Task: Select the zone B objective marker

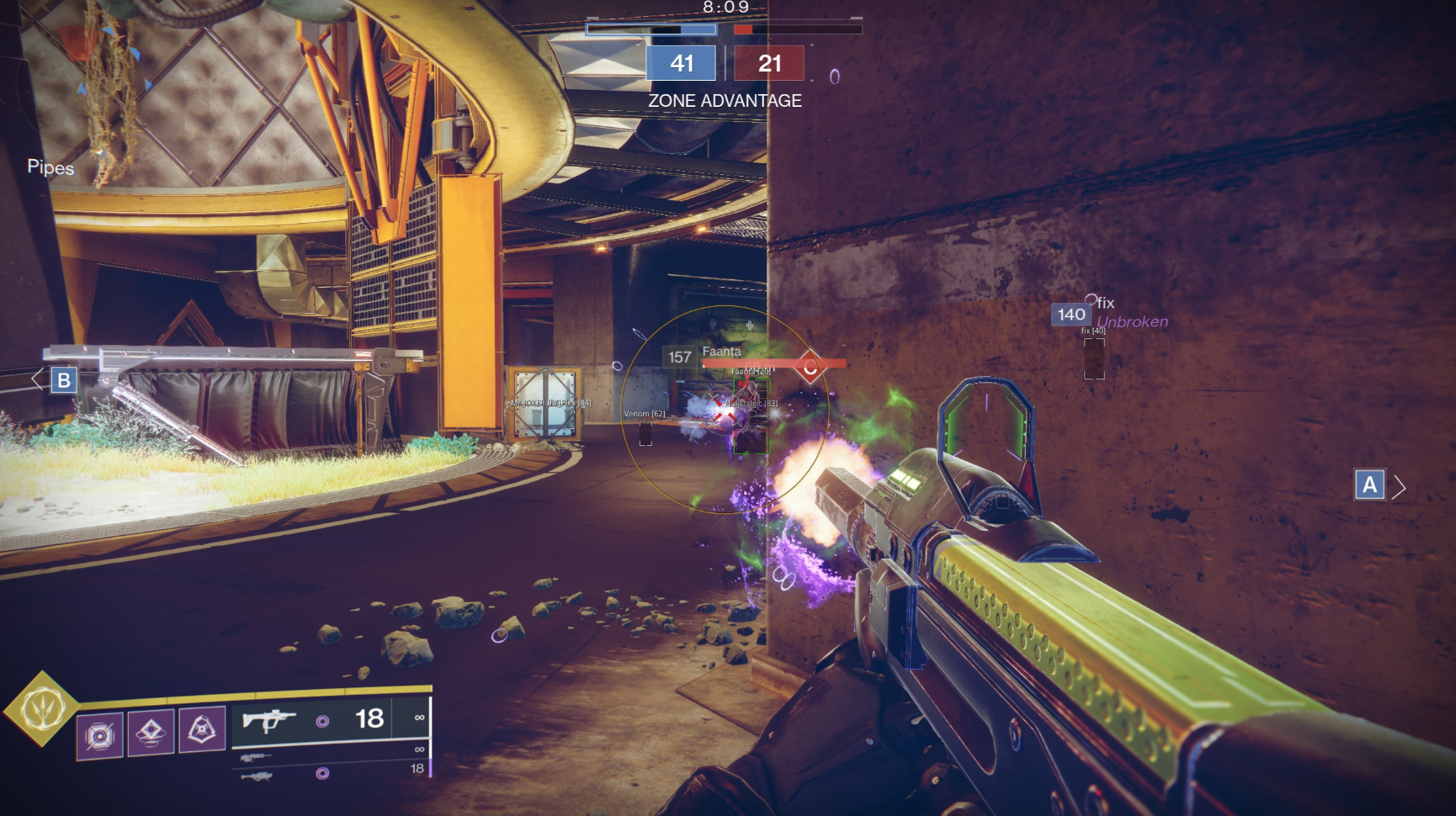Action: pyautogui.click(x=64, y=380)
